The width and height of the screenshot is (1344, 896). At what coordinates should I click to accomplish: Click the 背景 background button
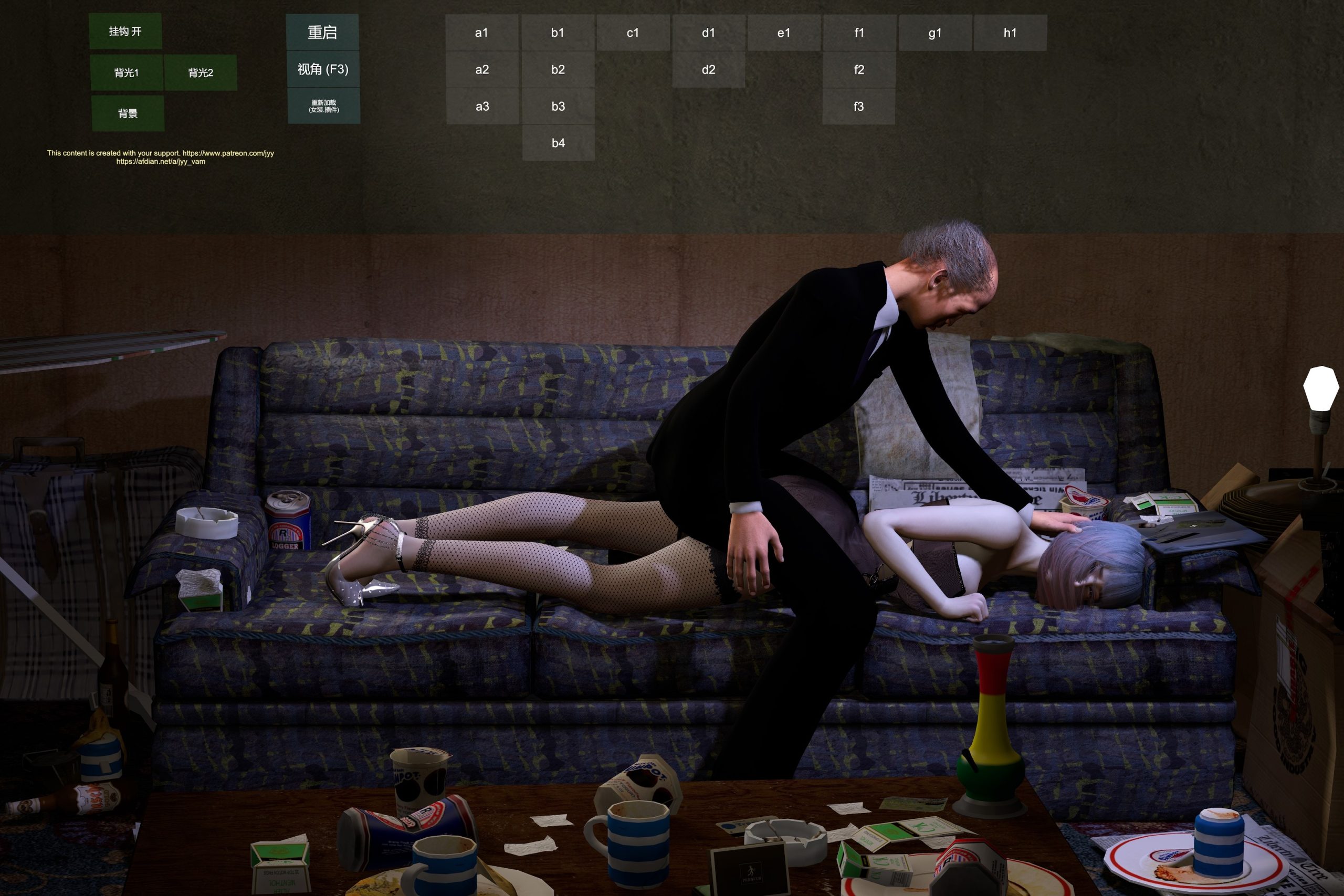128,114
